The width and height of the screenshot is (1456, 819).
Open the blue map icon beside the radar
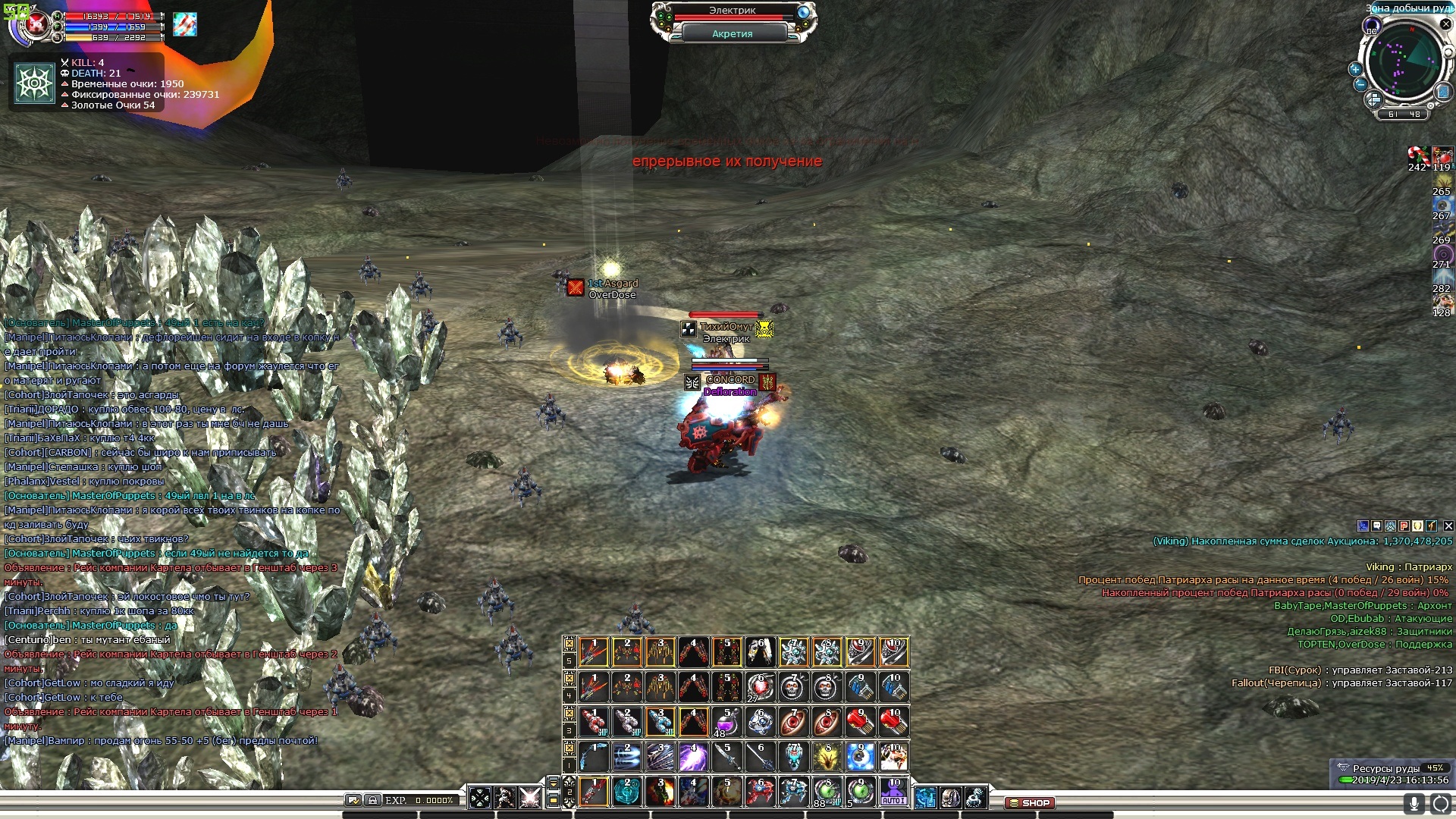click(1443, 92)
